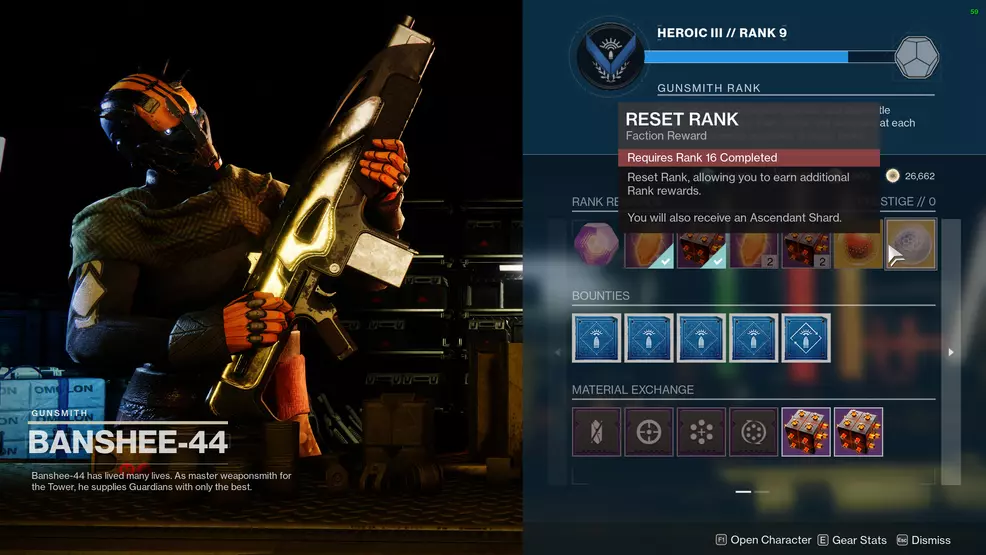Select the orange dome rank reward
Viewport: 986px width, 555px height.
858,247
